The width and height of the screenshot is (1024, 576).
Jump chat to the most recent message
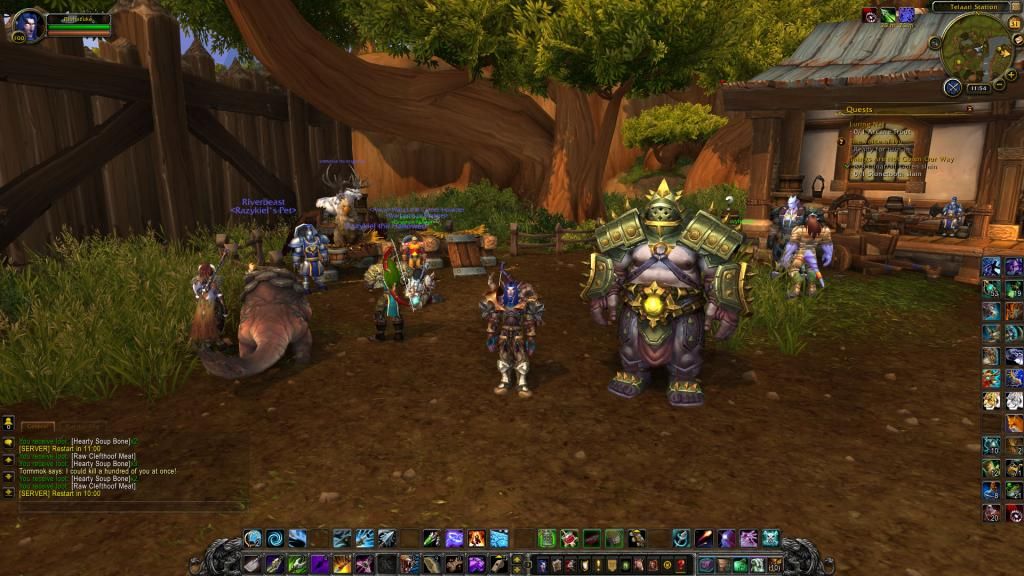point(8,492)
